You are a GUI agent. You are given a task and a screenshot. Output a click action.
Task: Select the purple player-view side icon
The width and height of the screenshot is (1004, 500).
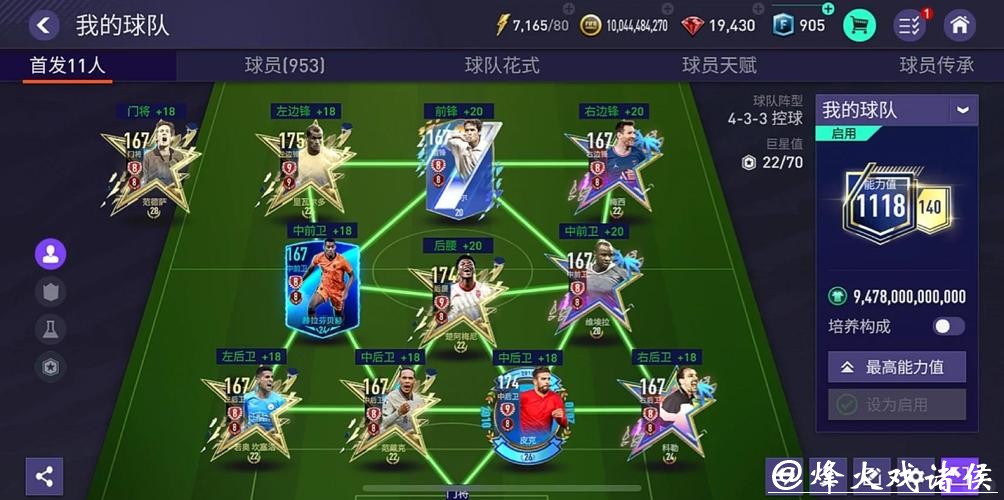tap(50, 254)
